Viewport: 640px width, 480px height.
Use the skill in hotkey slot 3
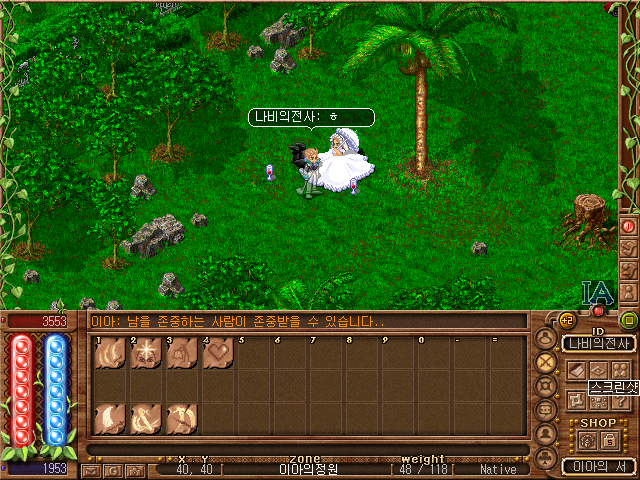coord(182,353)
